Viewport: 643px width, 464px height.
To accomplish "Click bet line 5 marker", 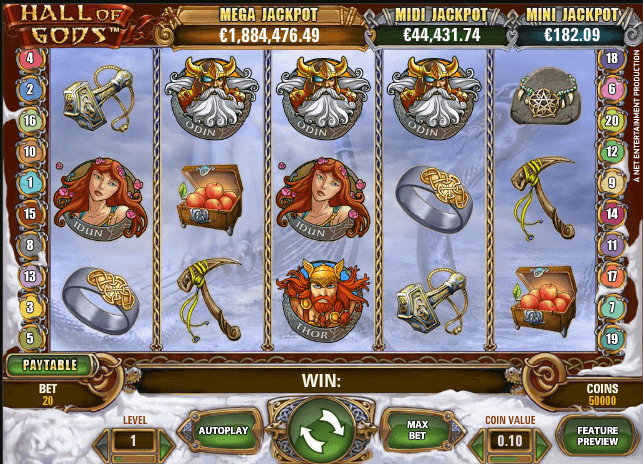I will [30, 338].
